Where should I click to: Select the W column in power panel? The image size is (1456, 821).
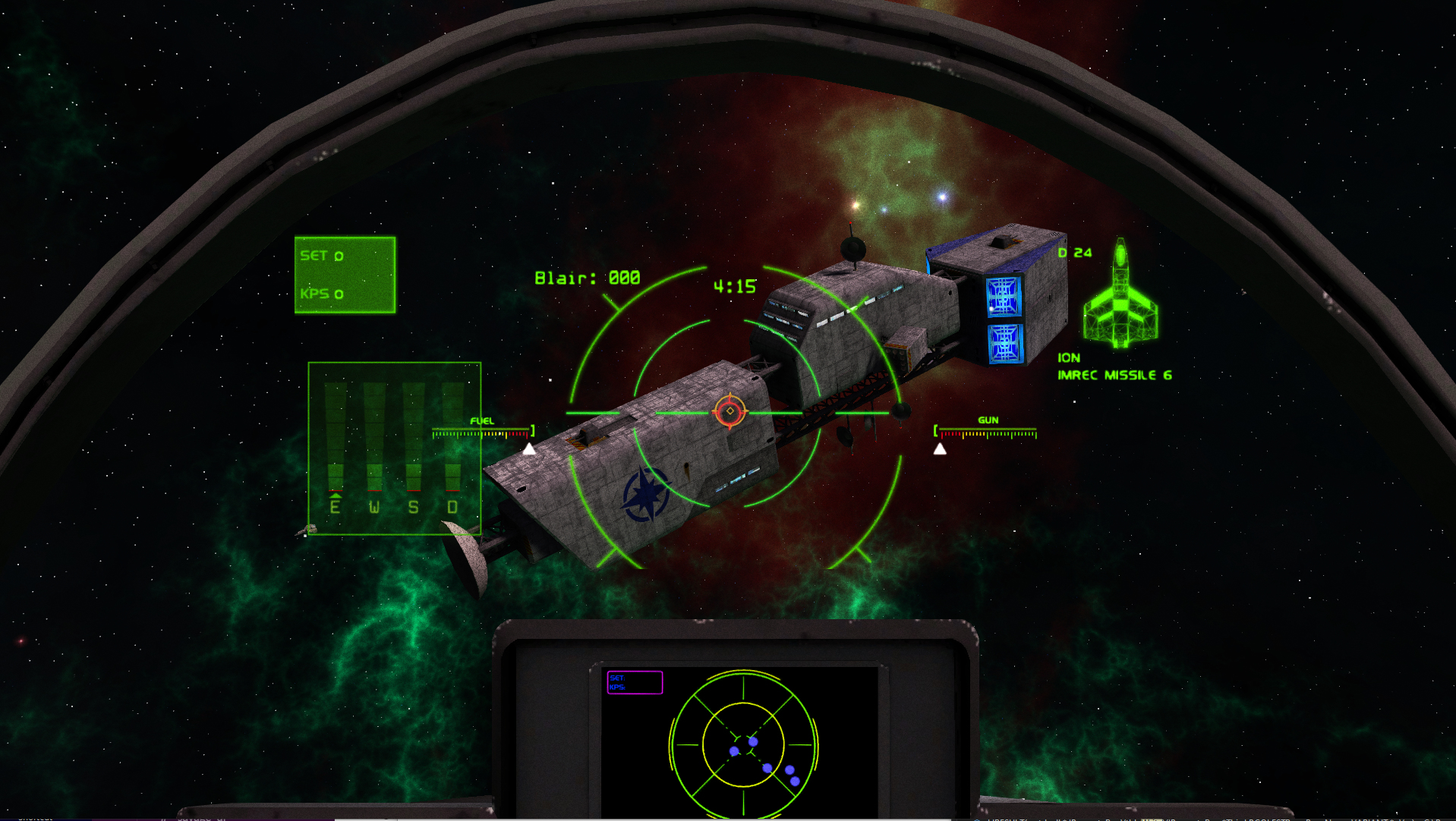point(374,444)
